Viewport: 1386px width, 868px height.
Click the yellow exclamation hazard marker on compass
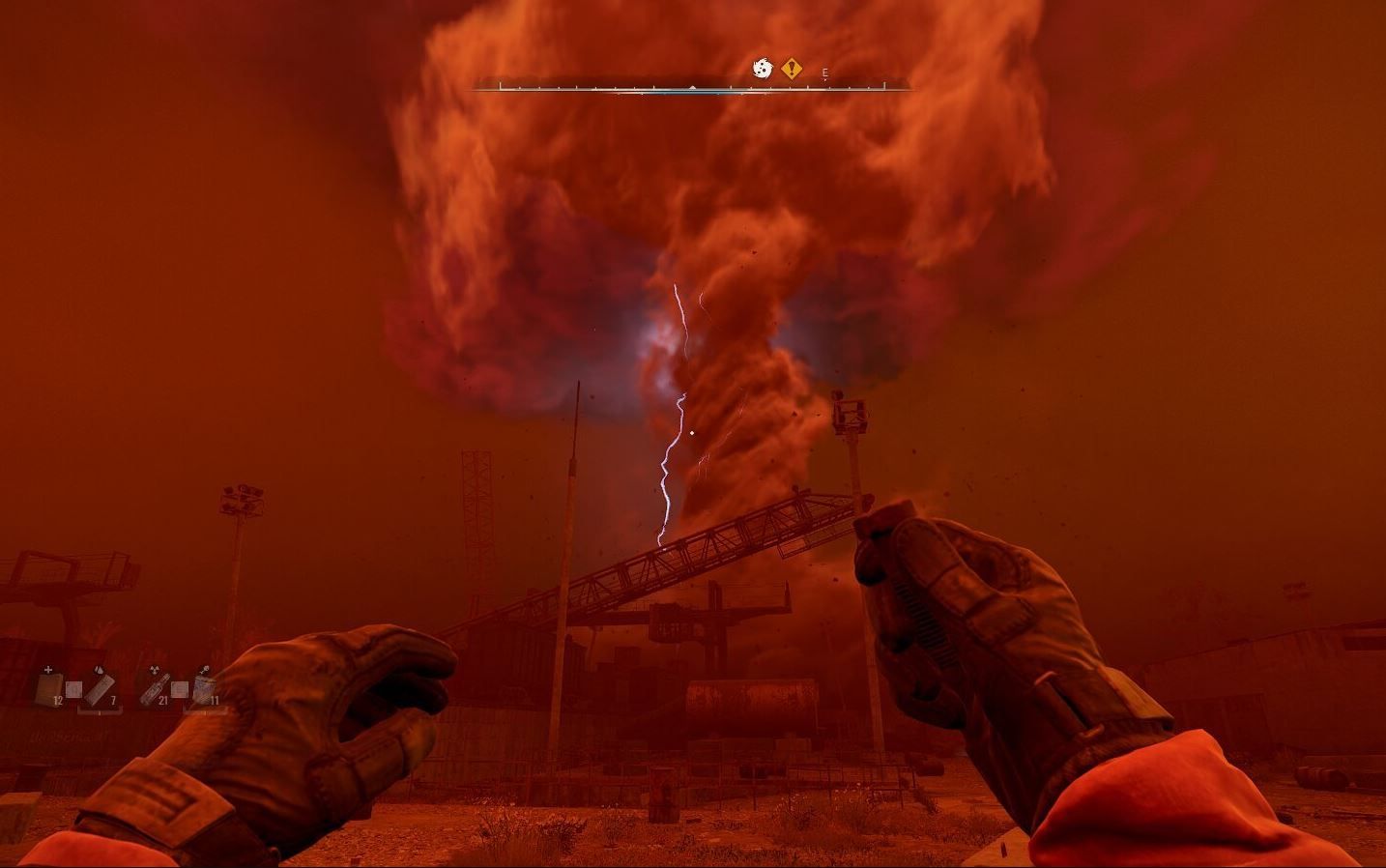point(791,69)
